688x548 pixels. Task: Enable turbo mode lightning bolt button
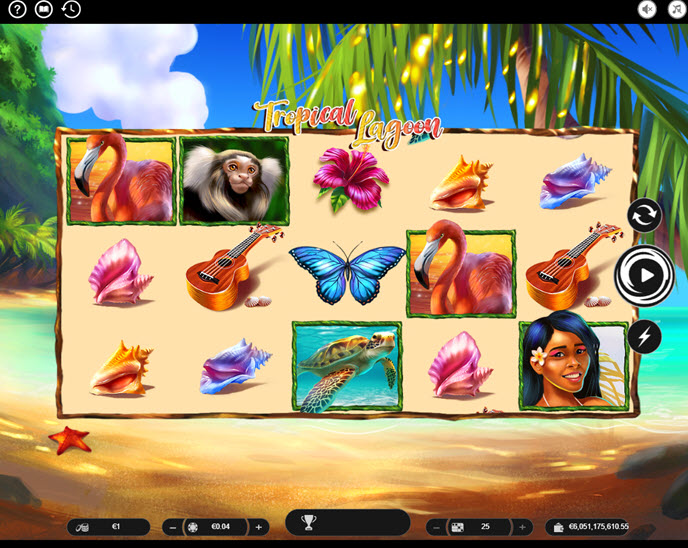tap(643, 336)
